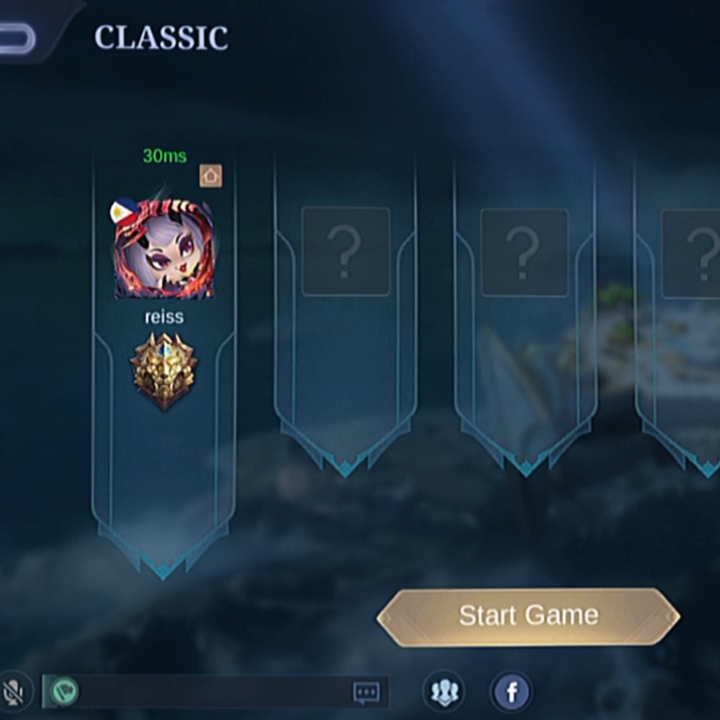
Task: View reiss's gold rank emblem
Action: pos(163,371)
